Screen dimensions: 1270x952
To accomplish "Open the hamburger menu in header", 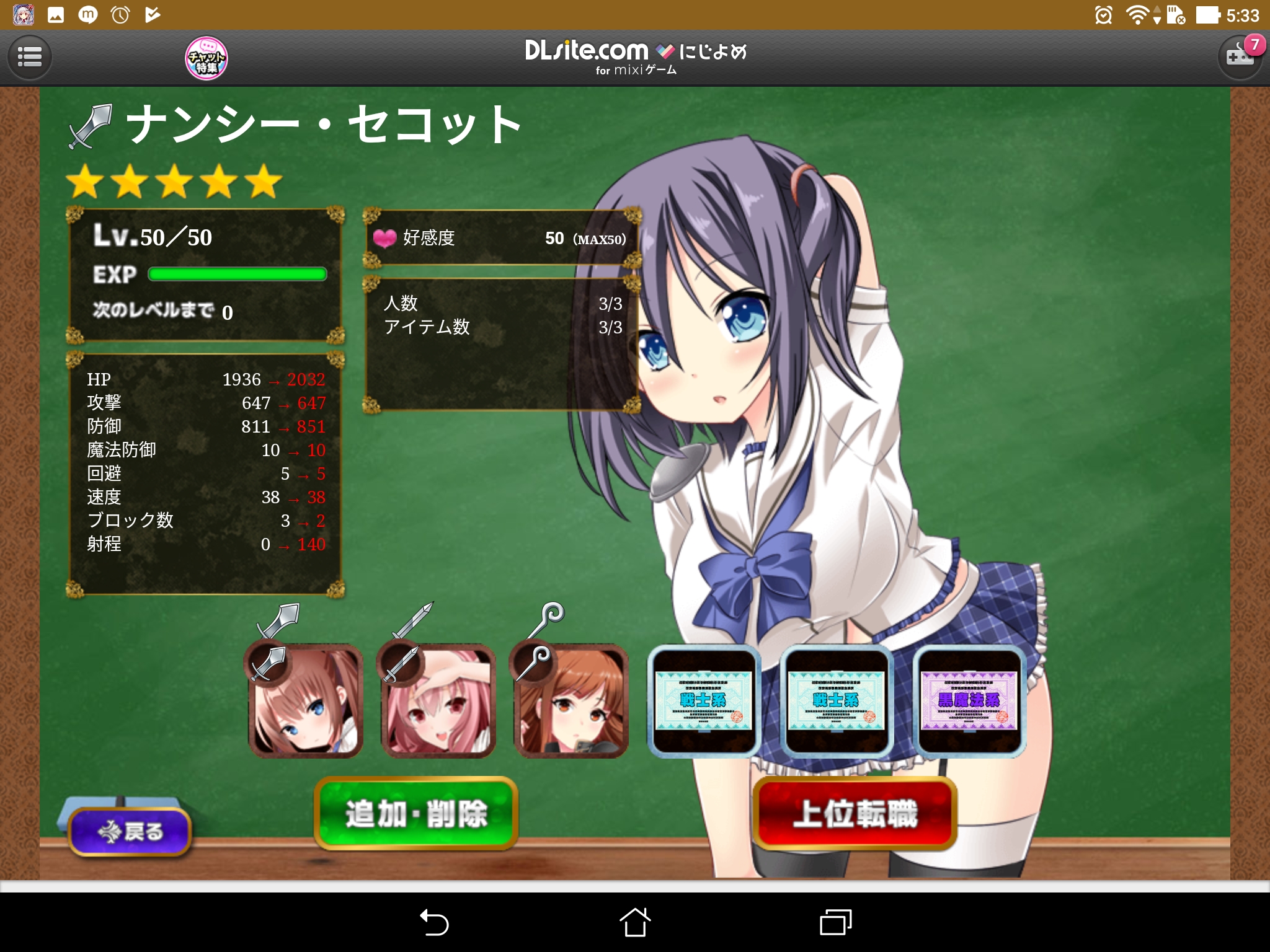I will (29, 58).
